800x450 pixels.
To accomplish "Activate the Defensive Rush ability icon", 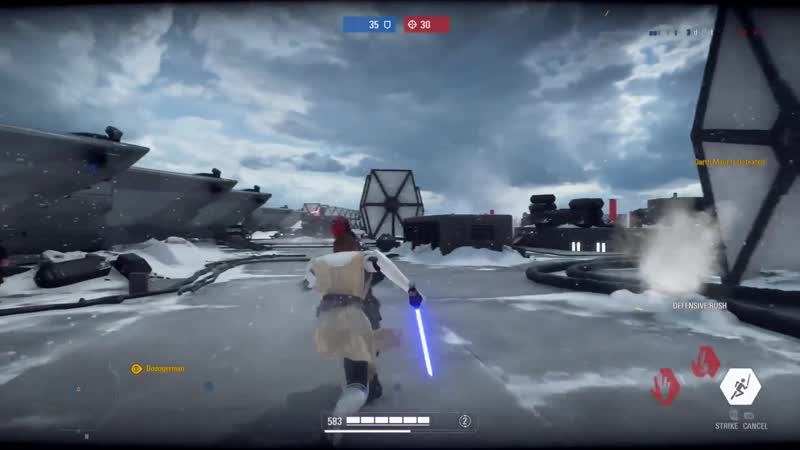I will (741, 387).
